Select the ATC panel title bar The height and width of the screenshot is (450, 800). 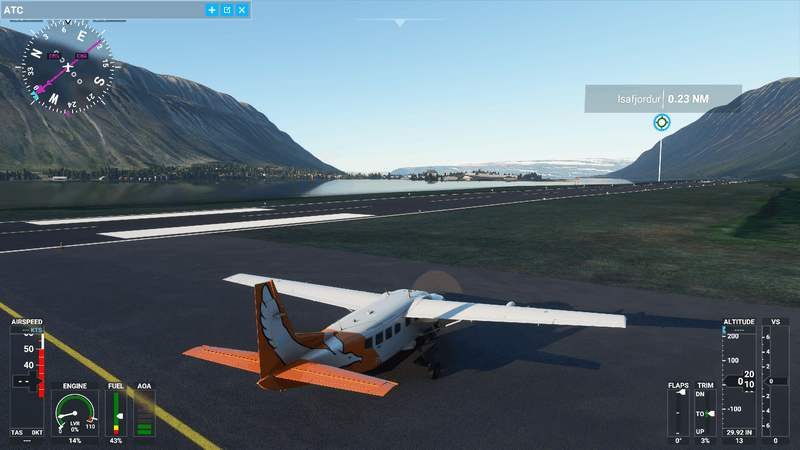point(100,9)
